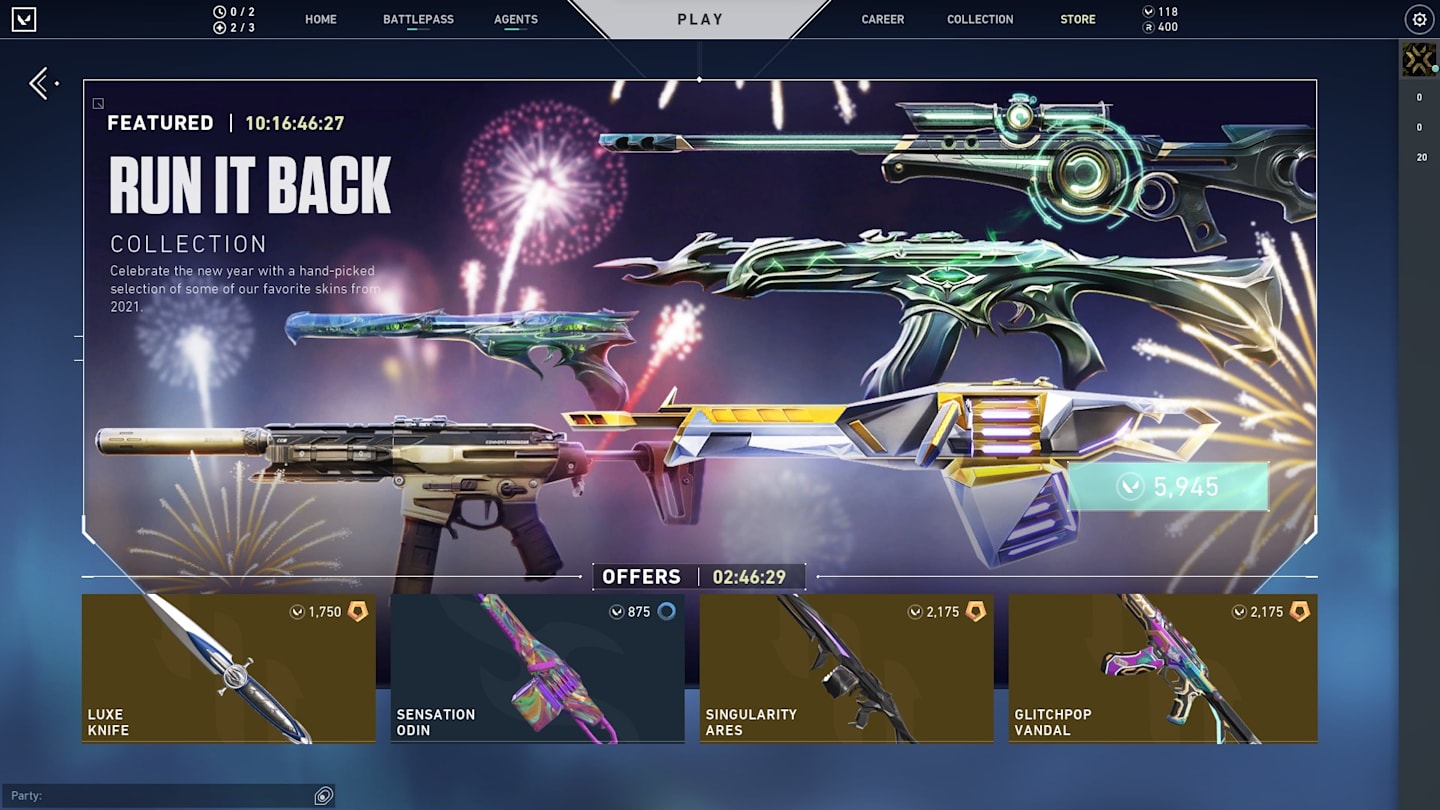Image resolution: width=1440 pixels, height=810 pixels.
Task: Open the CAREER page
Action: pos(883,19)
